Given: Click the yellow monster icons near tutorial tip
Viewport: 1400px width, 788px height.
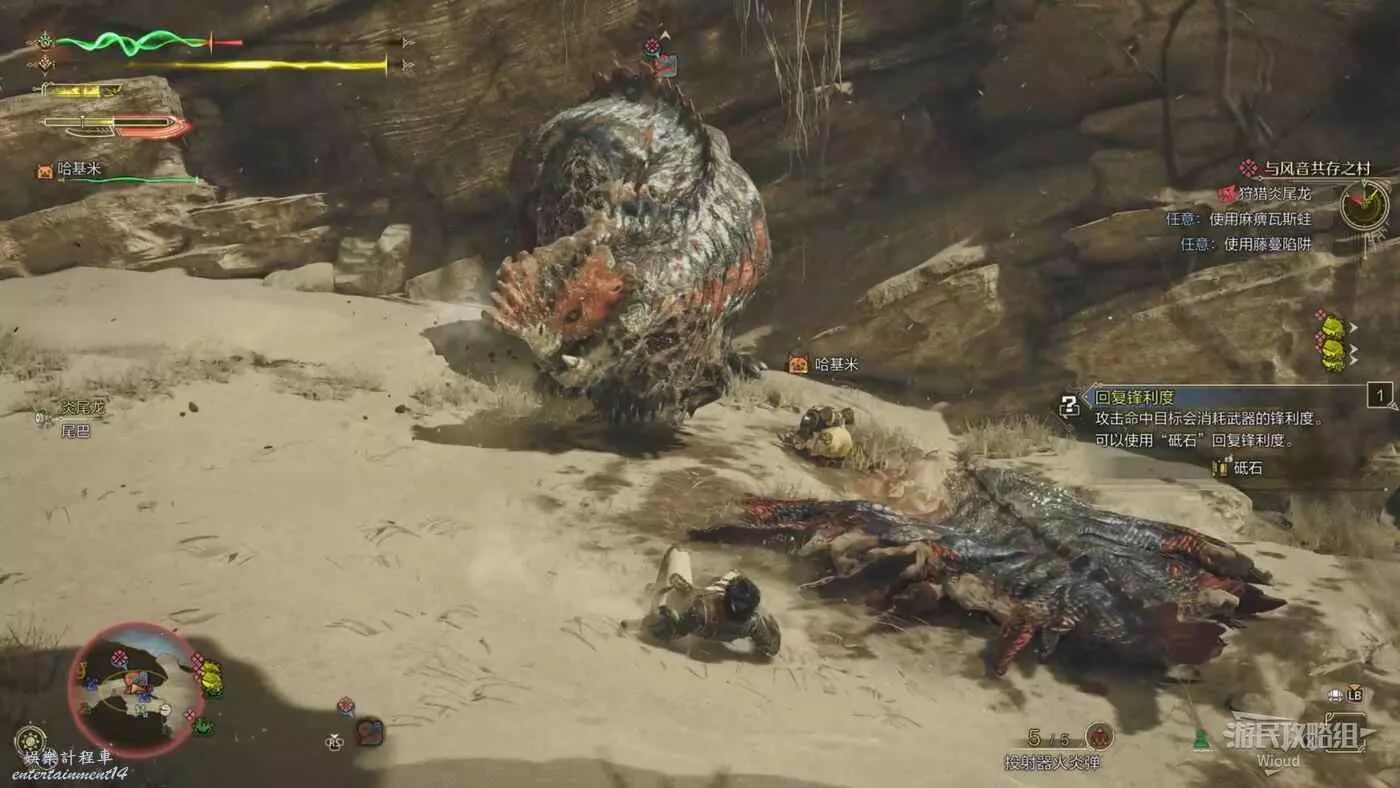Looking at the screenshot, I should pyautogui.click(x=1332, y=341).
